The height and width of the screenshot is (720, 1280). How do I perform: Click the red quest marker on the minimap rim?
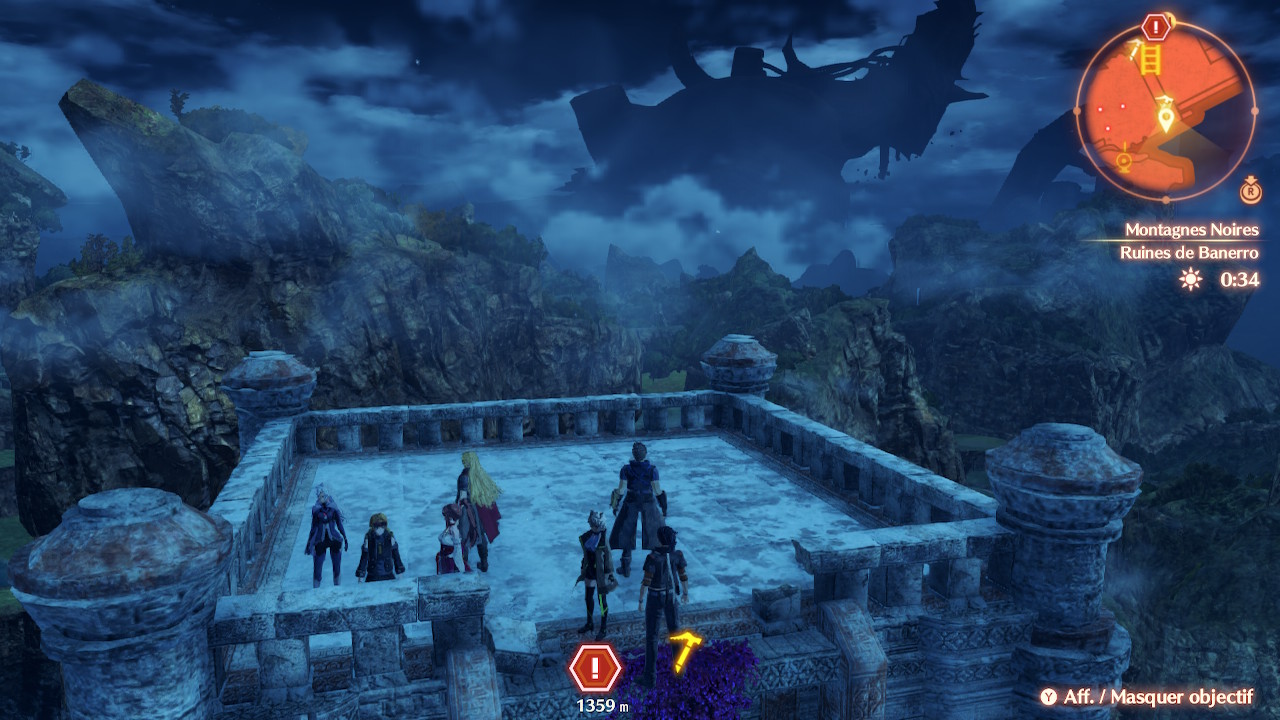click(1157, 26)
